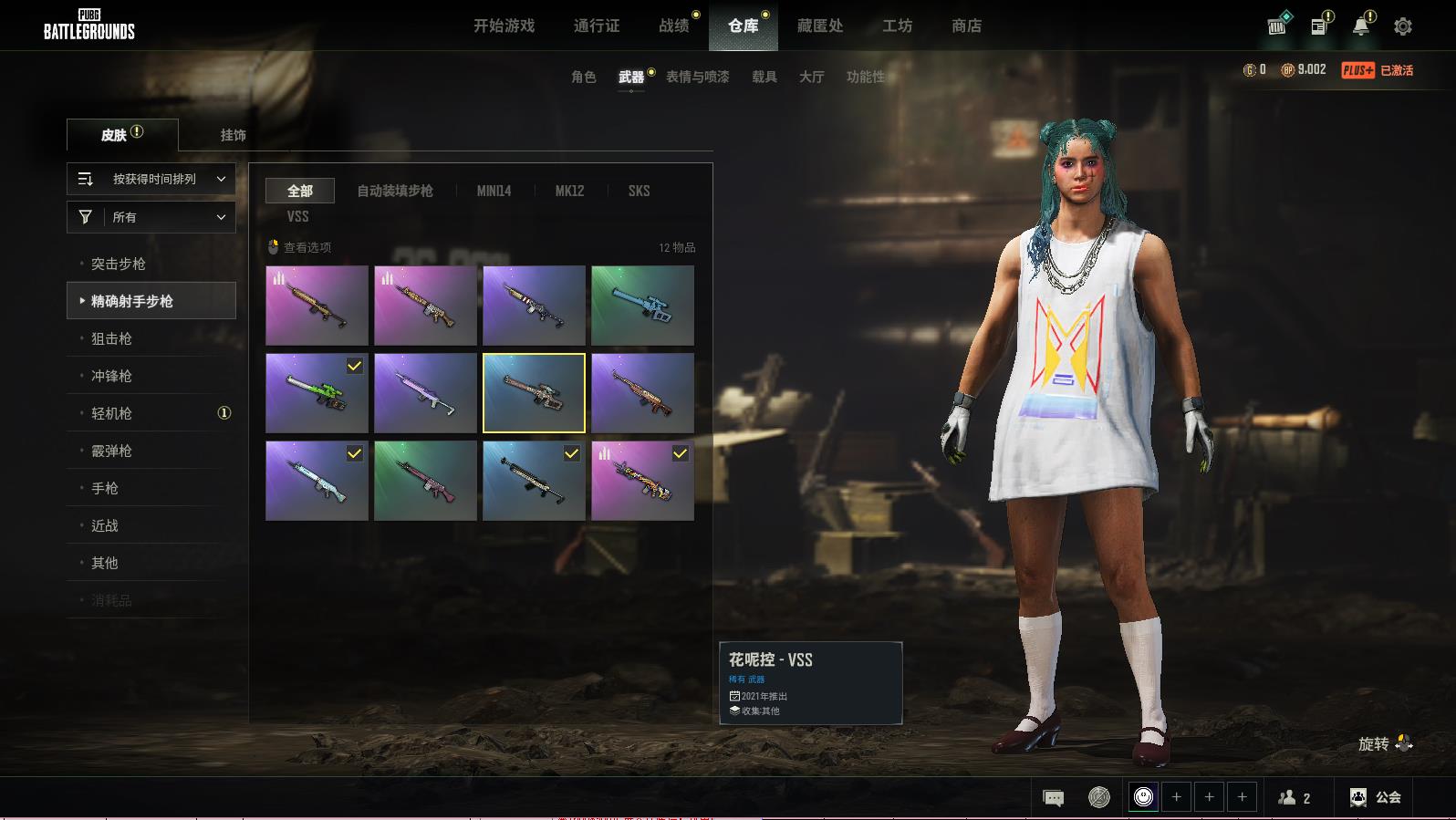Open the 开始游戏 top menu

coord(504,26)
